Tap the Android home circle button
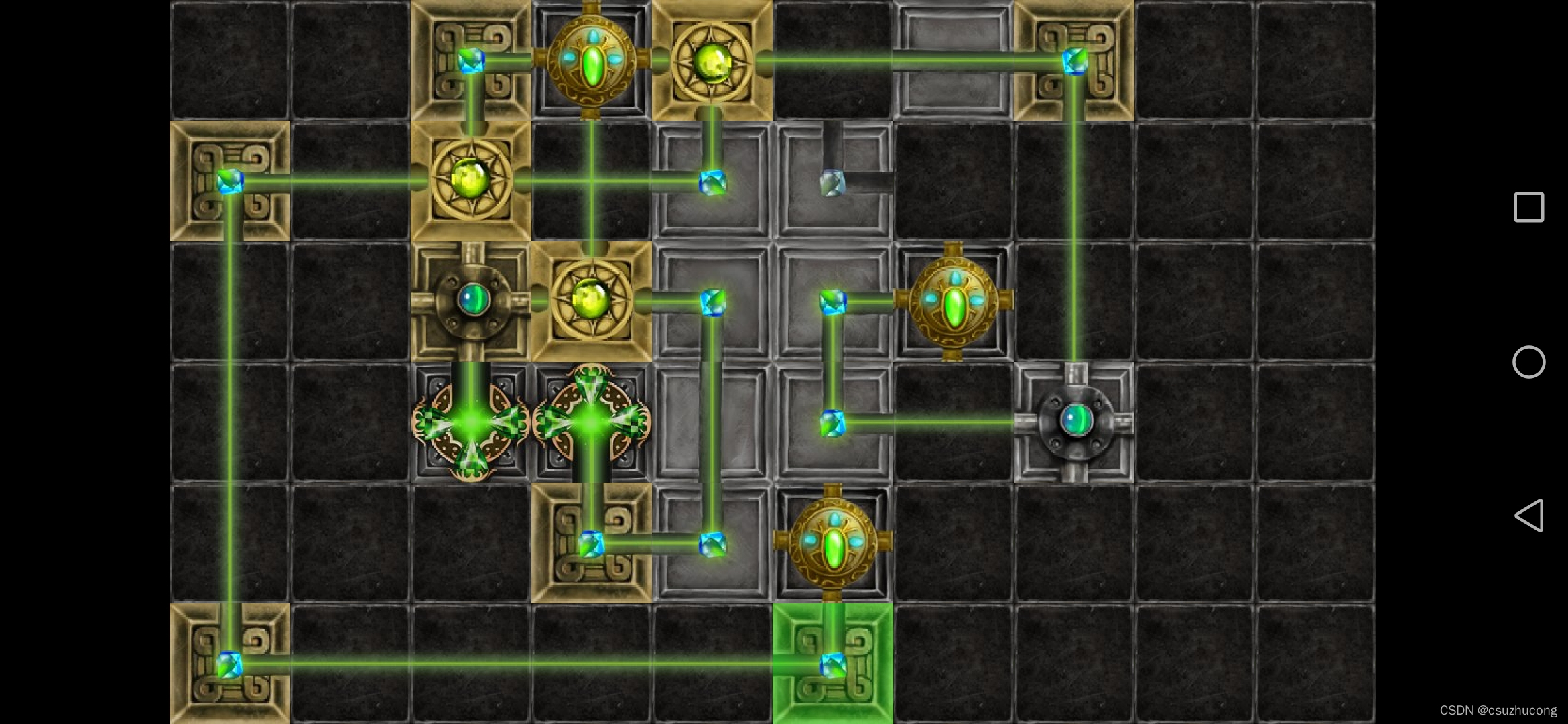Viewport: 1568px width, 724px height. [x=1528, y=362]
